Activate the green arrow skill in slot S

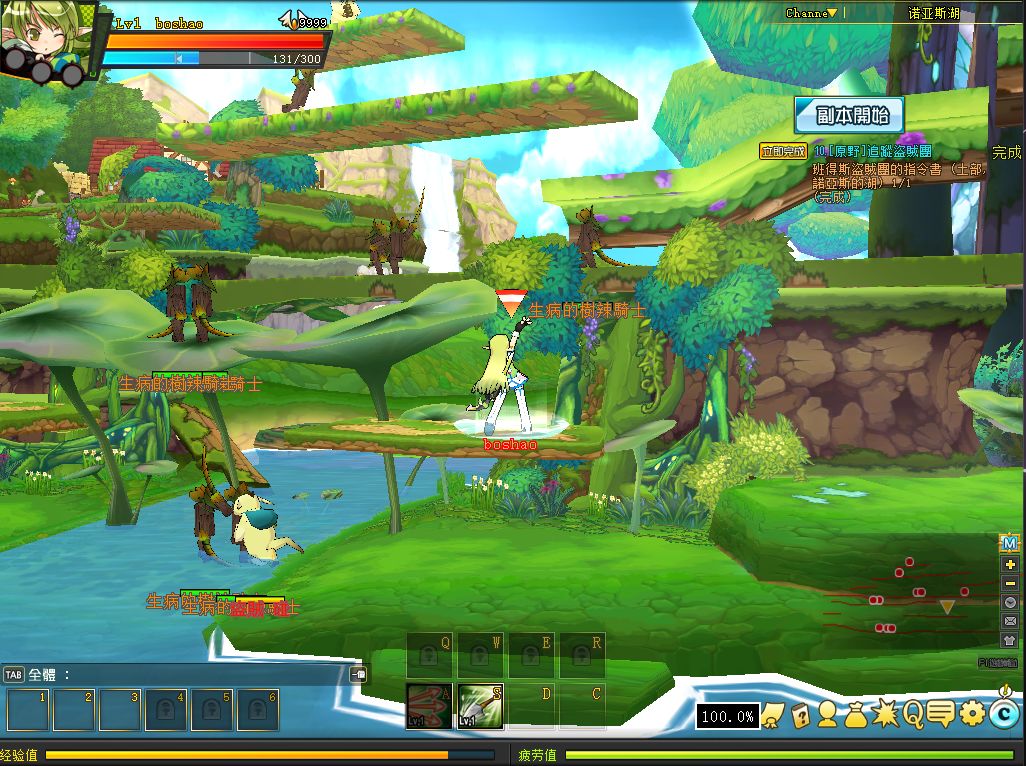480,706
